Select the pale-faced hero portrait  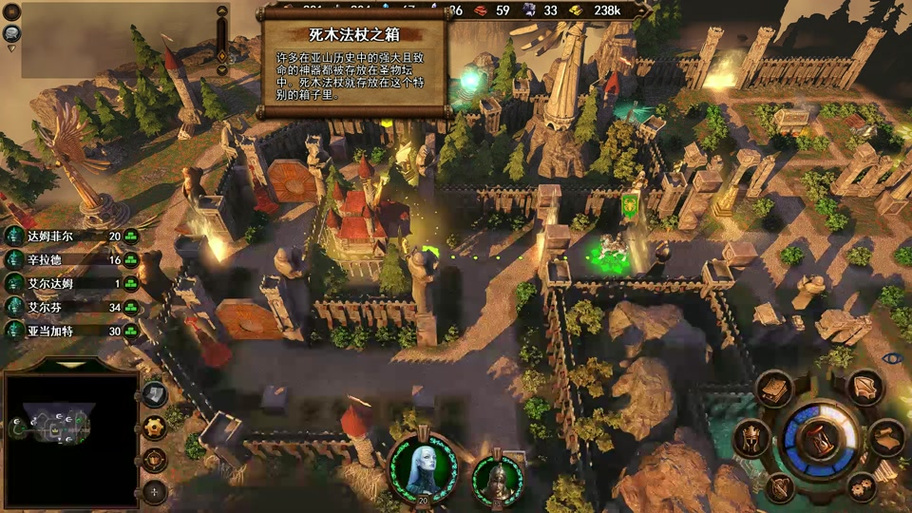point(422,467)
